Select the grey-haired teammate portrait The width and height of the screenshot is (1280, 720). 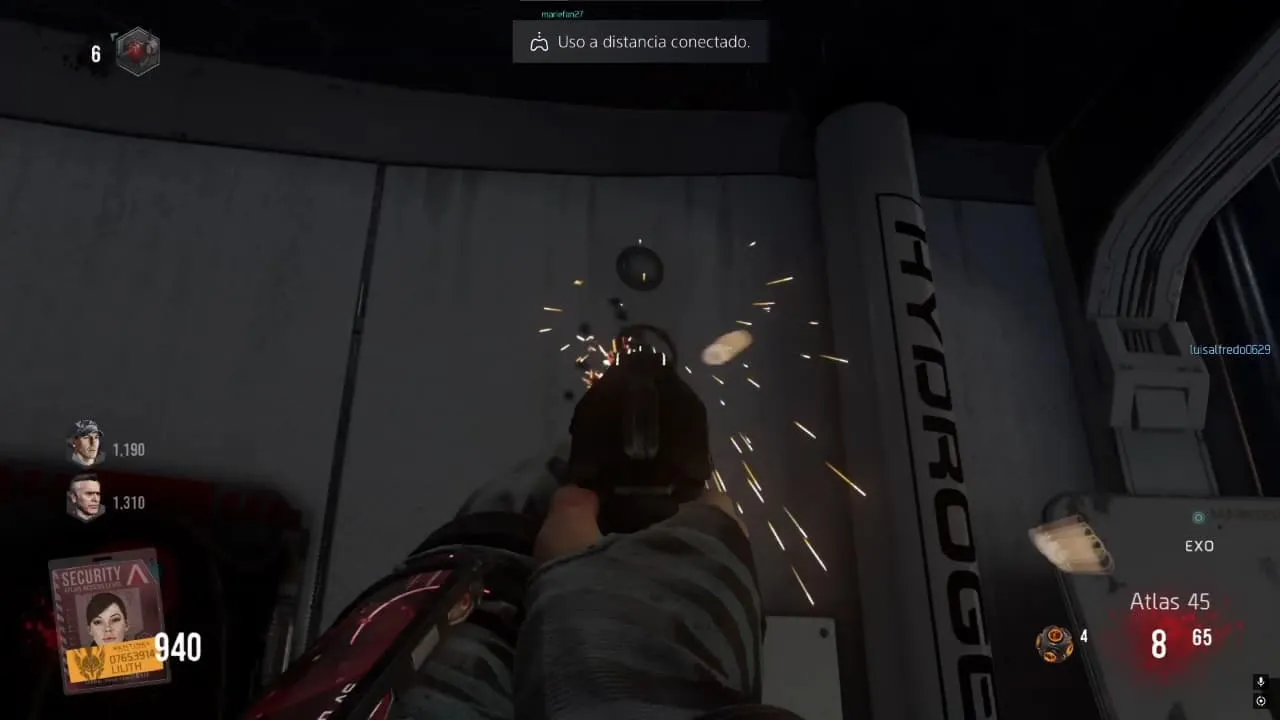point(85,497)
